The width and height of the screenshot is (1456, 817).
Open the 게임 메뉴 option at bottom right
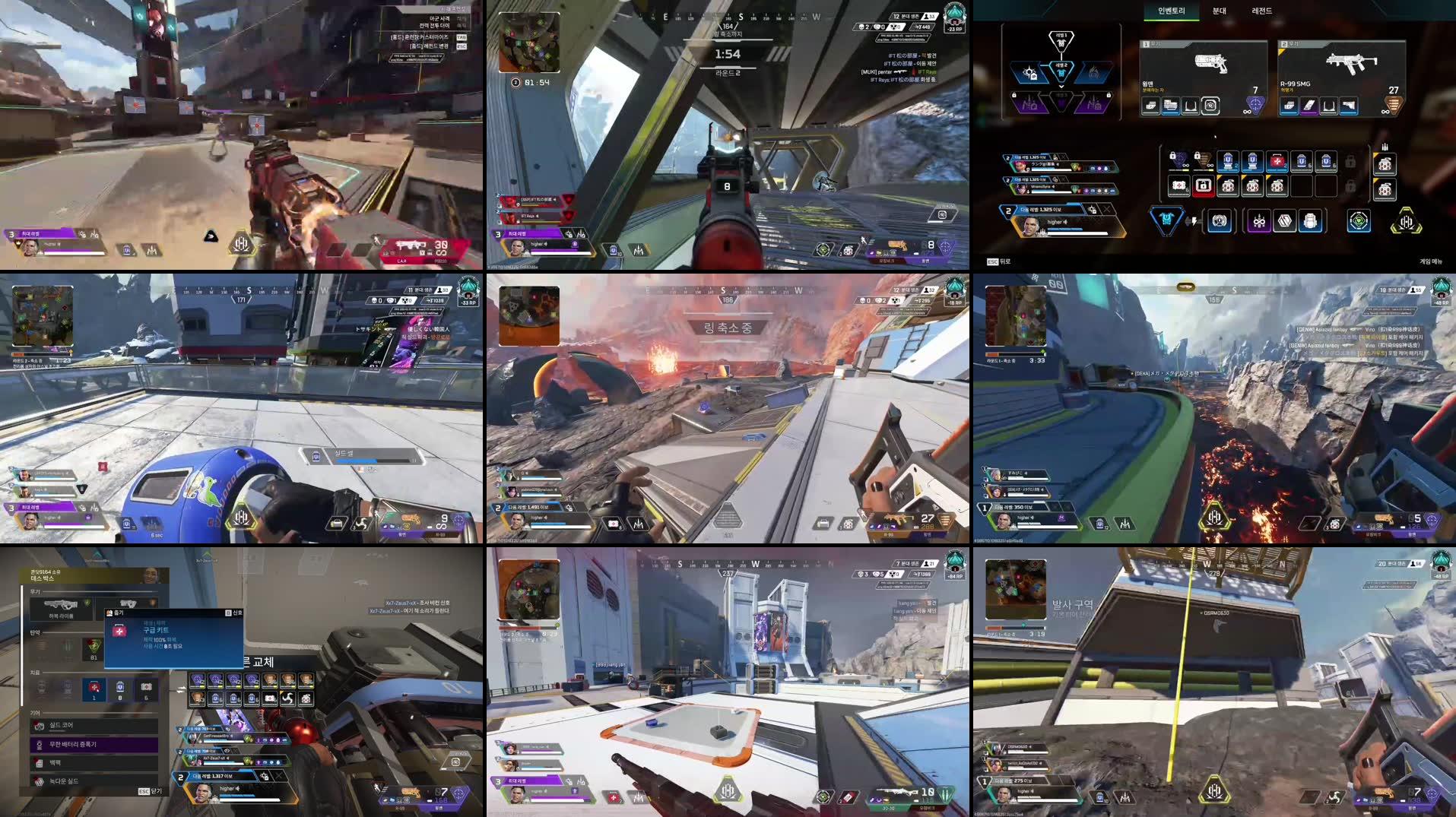pos(1430,260)
